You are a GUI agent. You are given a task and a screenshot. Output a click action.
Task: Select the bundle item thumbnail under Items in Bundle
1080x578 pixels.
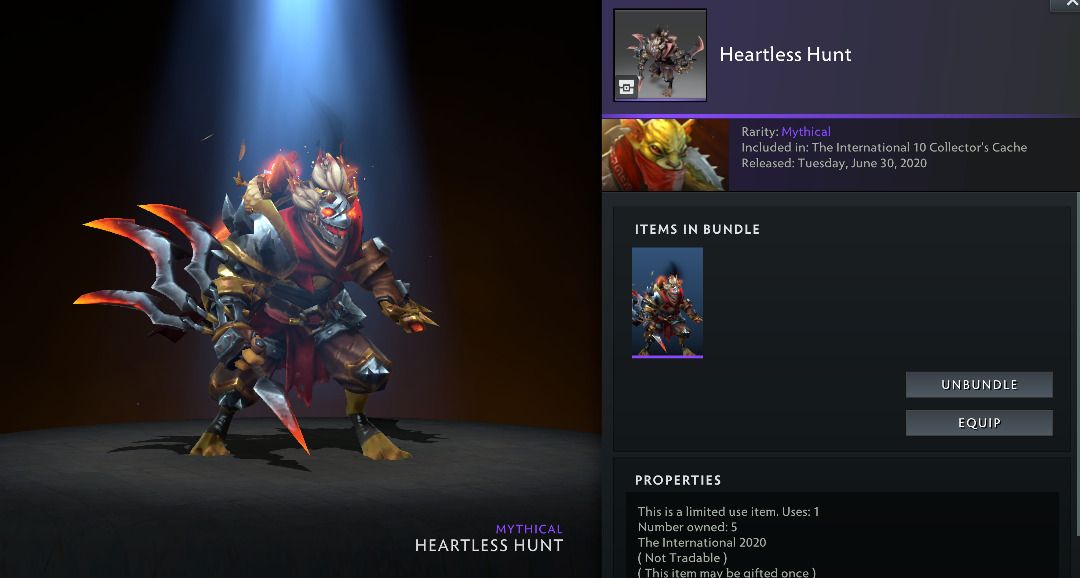pos(667,302)
